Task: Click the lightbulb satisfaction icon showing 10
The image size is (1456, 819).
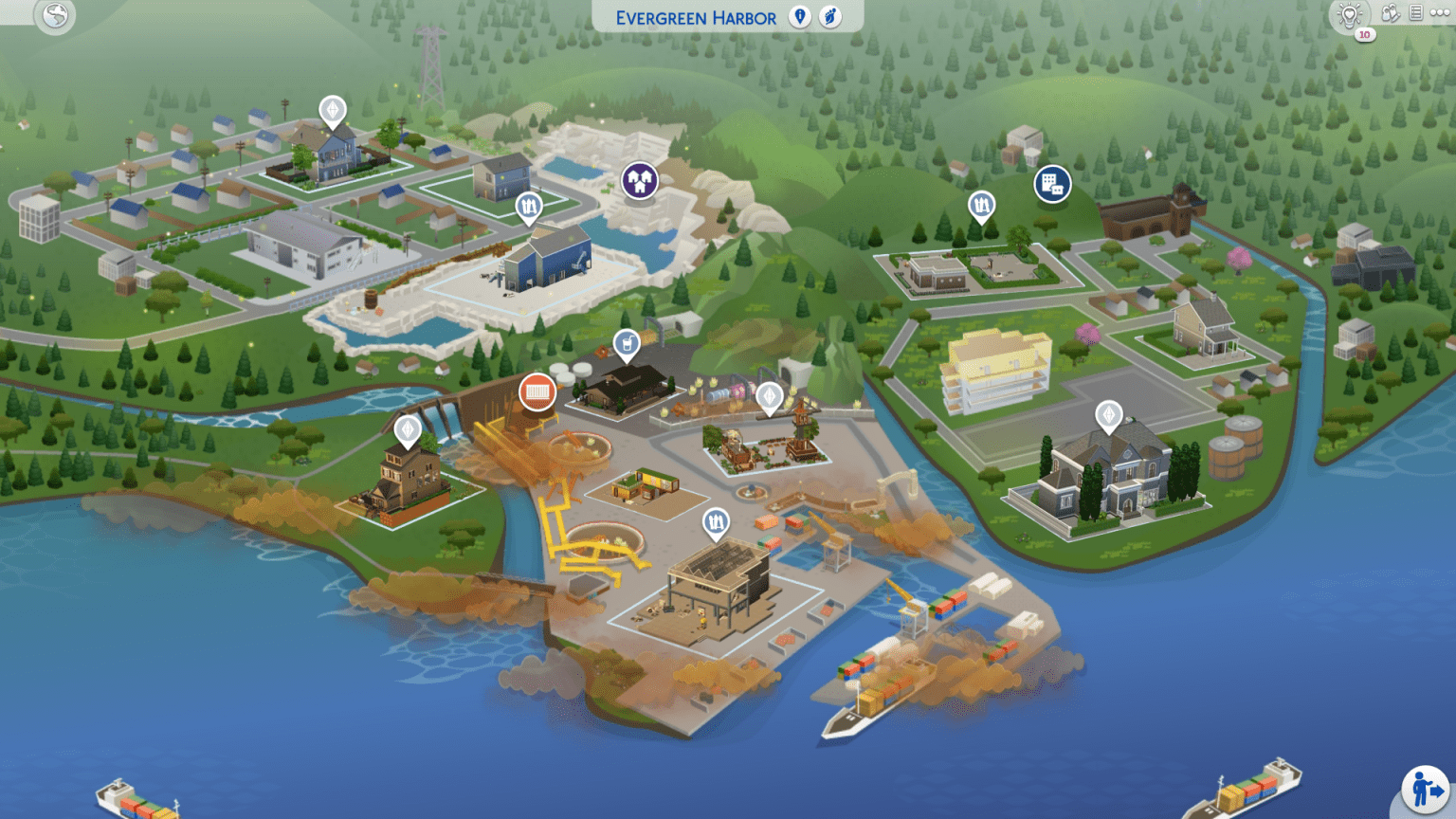Action: [x=1349, y=14]
